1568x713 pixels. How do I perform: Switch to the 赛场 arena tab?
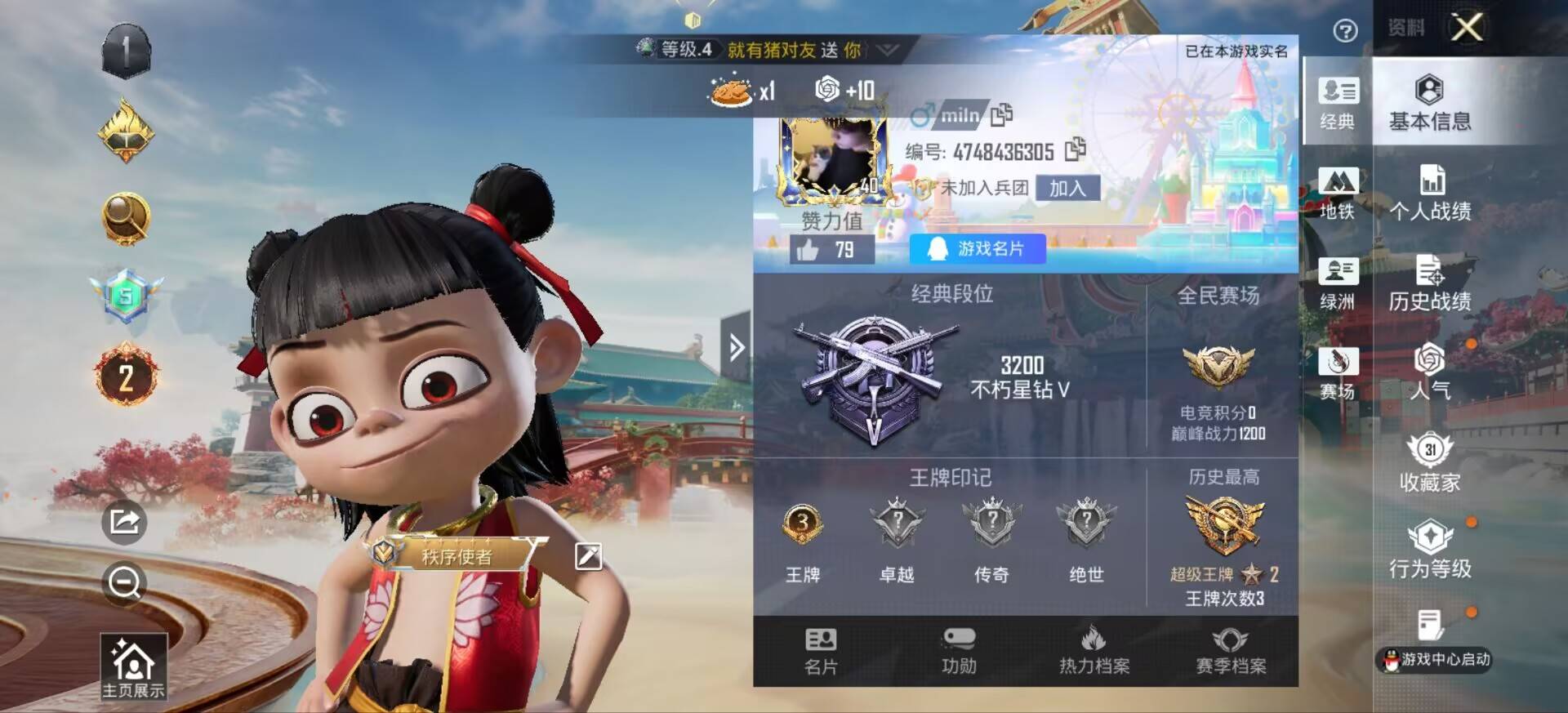pyautogui.click(x=1337, y=373)
